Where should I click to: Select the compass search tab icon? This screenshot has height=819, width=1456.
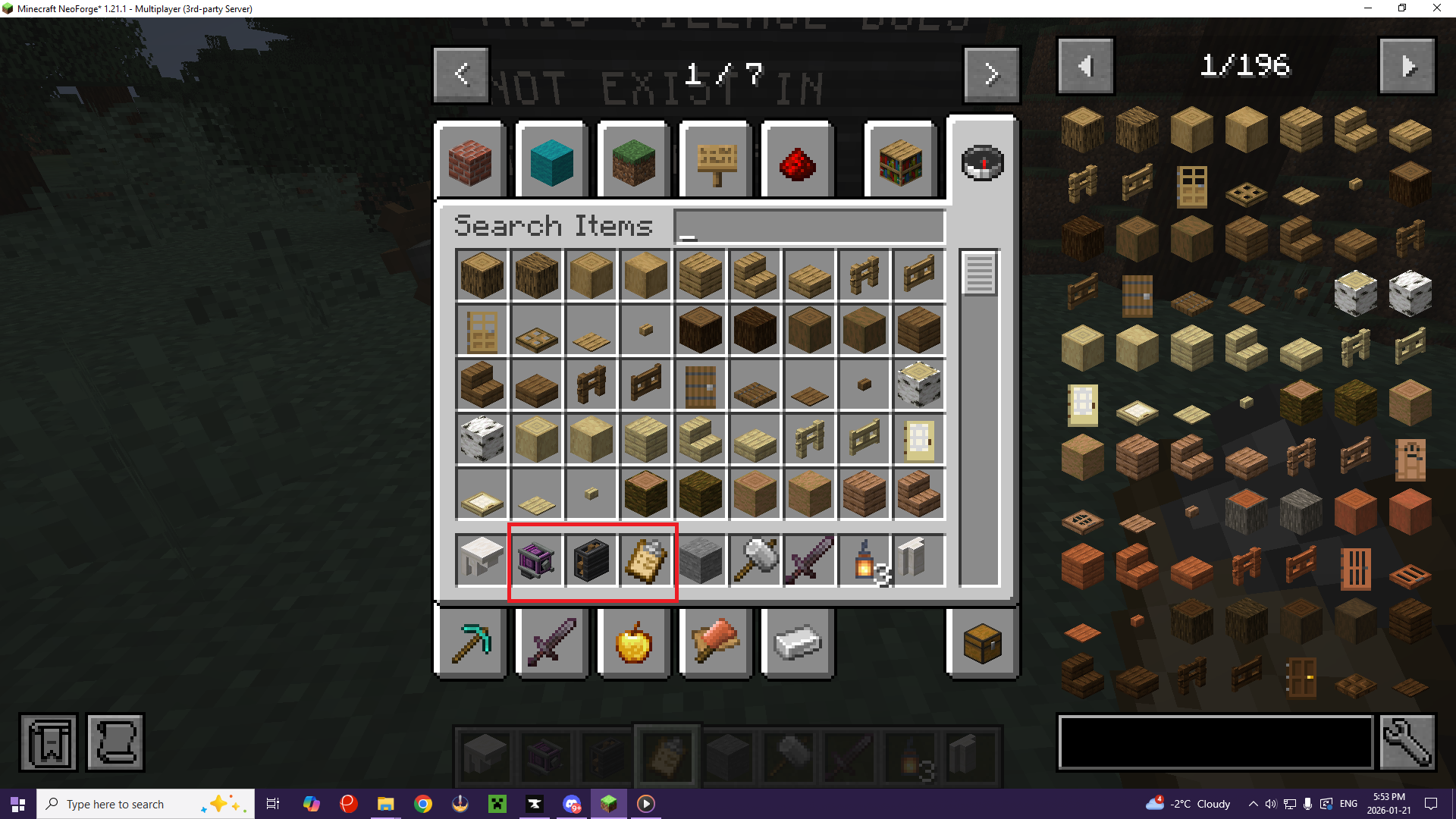(981, 162)
